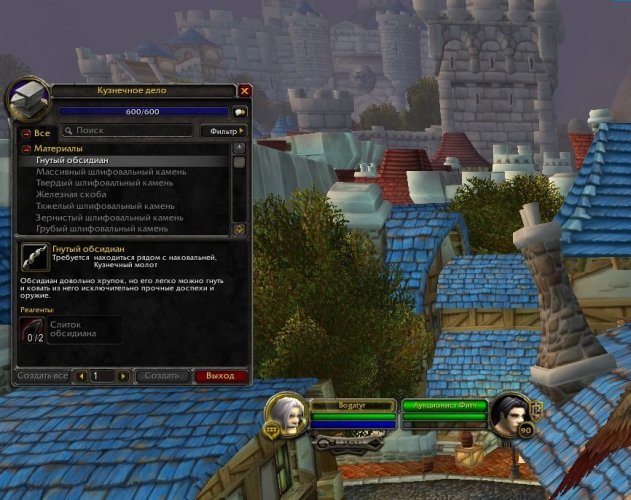Select Грубый шлифовальный камень recipe
Screen dimensions: 631x500
click(x=102, y=229)
